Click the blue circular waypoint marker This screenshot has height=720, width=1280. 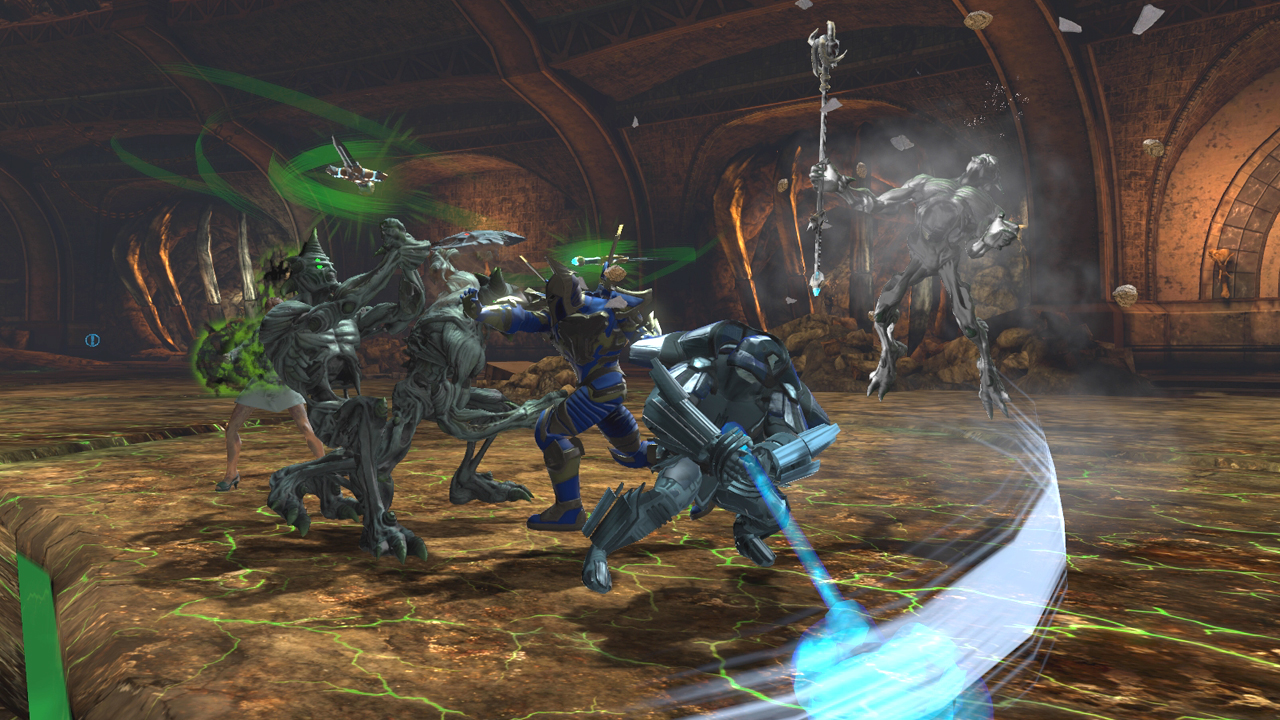[92, 340]
